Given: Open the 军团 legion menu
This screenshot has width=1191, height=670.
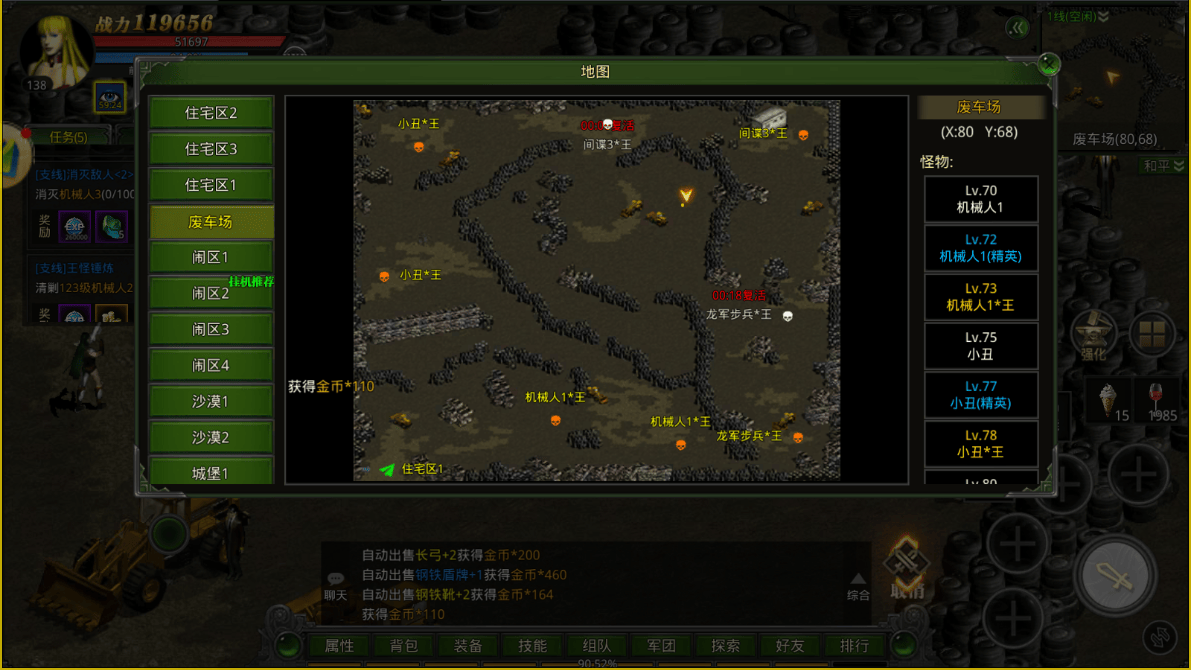Looking at the screenshot, I should pos(661,646).
